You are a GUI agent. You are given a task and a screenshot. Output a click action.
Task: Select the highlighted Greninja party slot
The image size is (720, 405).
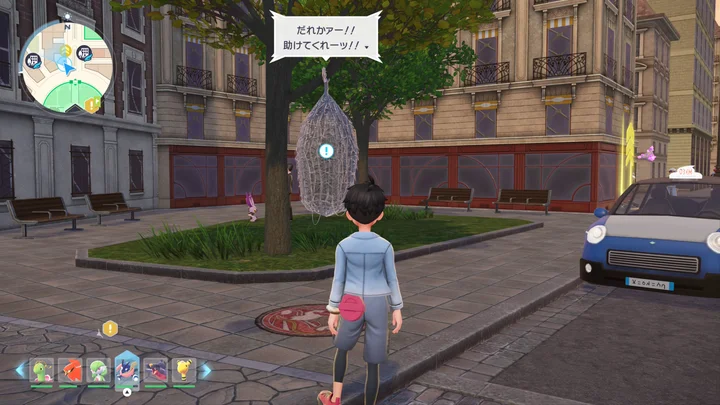coord(127,369)
